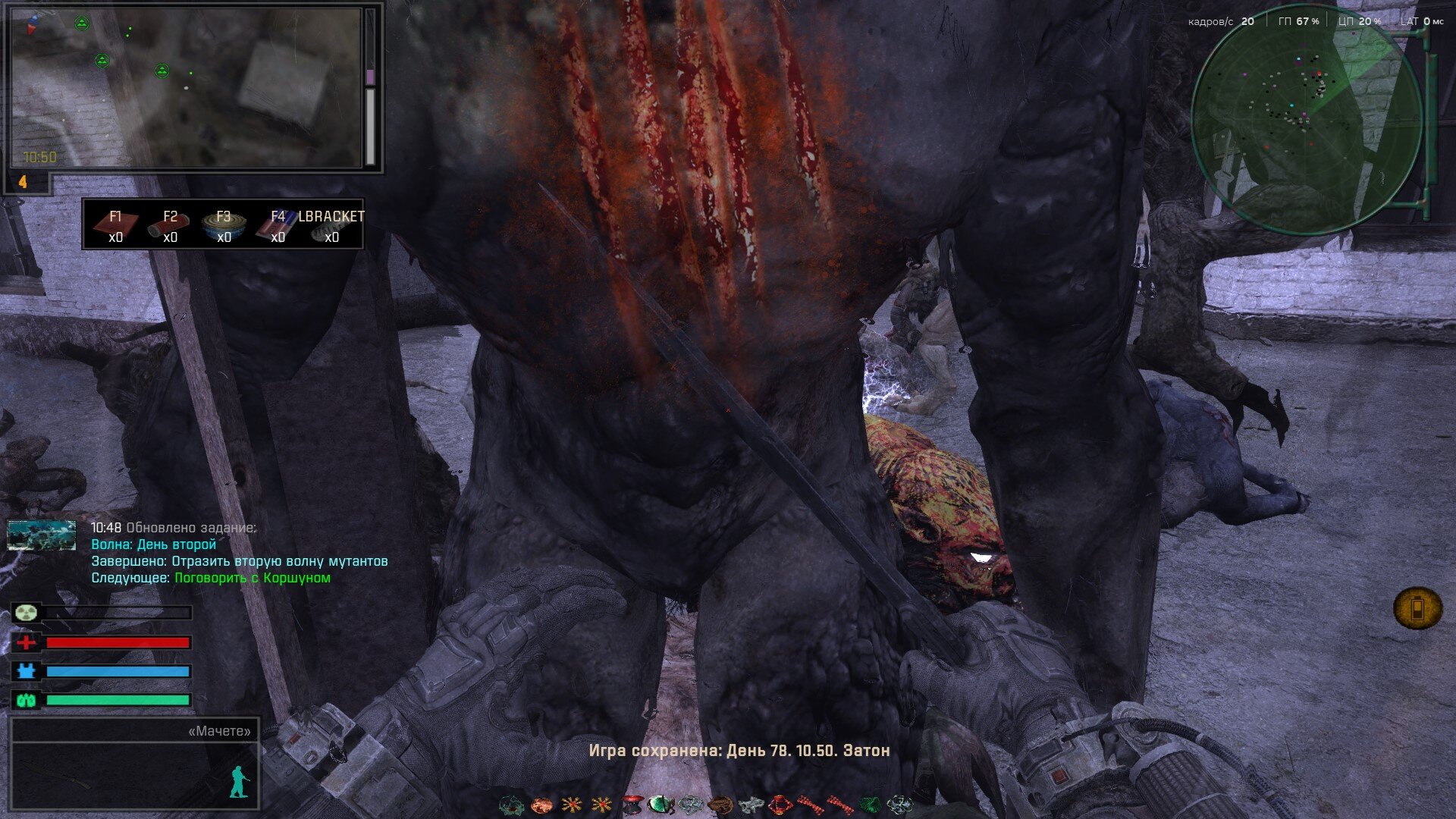Viewport: 1456px width, 819px height.
Task: Select the F2 quick slot sausage
Action: click(x=169, y=225)
